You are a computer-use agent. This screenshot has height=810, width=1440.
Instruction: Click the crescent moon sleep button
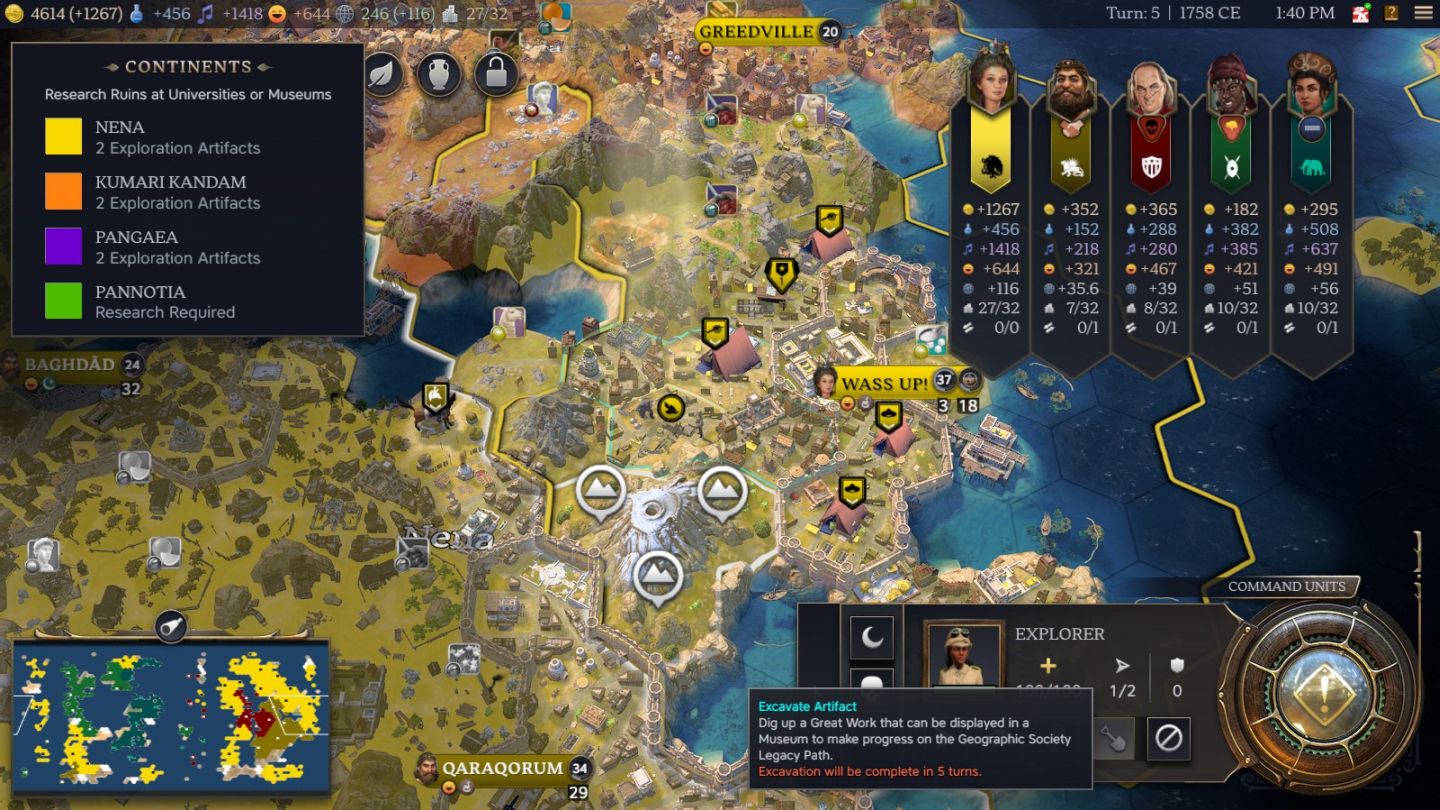871,637
